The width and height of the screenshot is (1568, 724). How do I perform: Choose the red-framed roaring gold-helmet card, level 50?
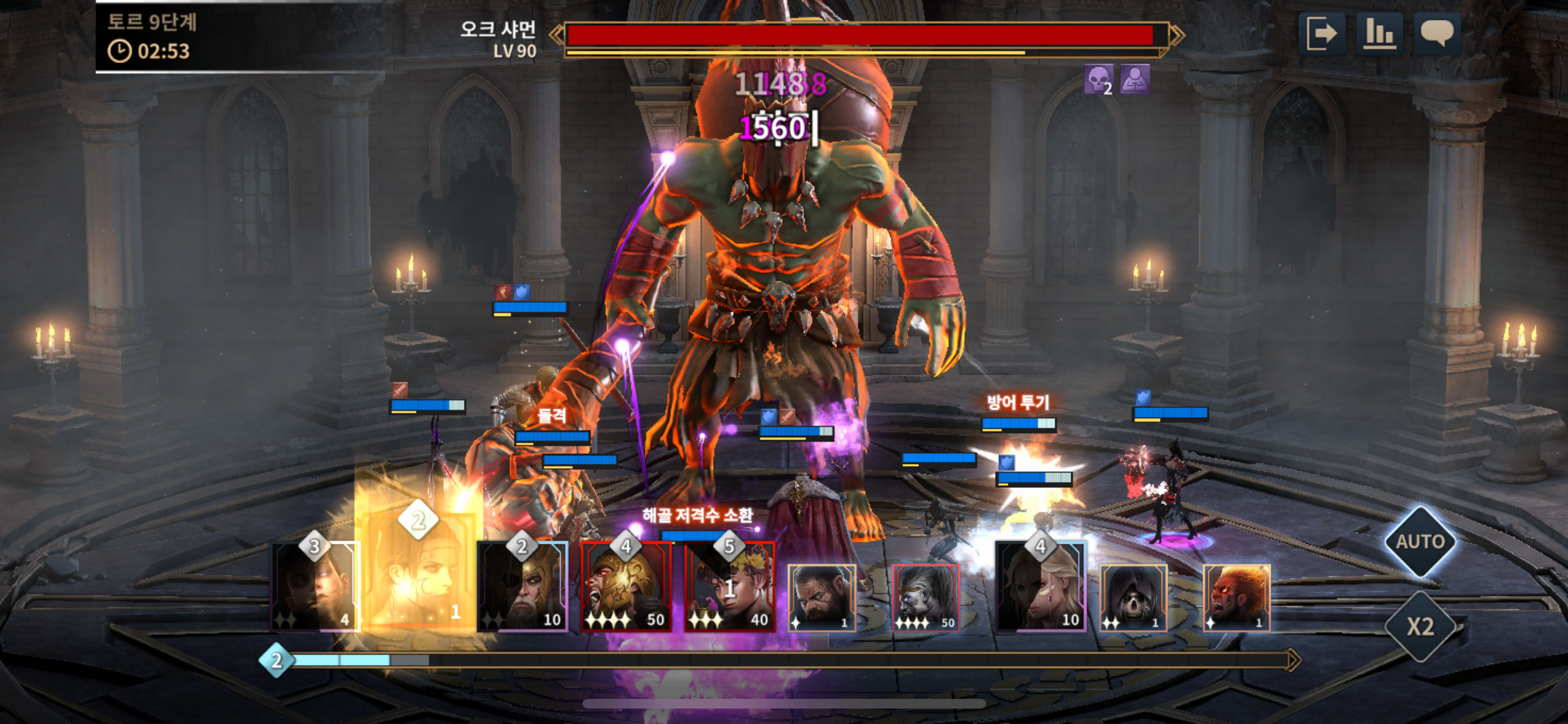coord(626,587)
